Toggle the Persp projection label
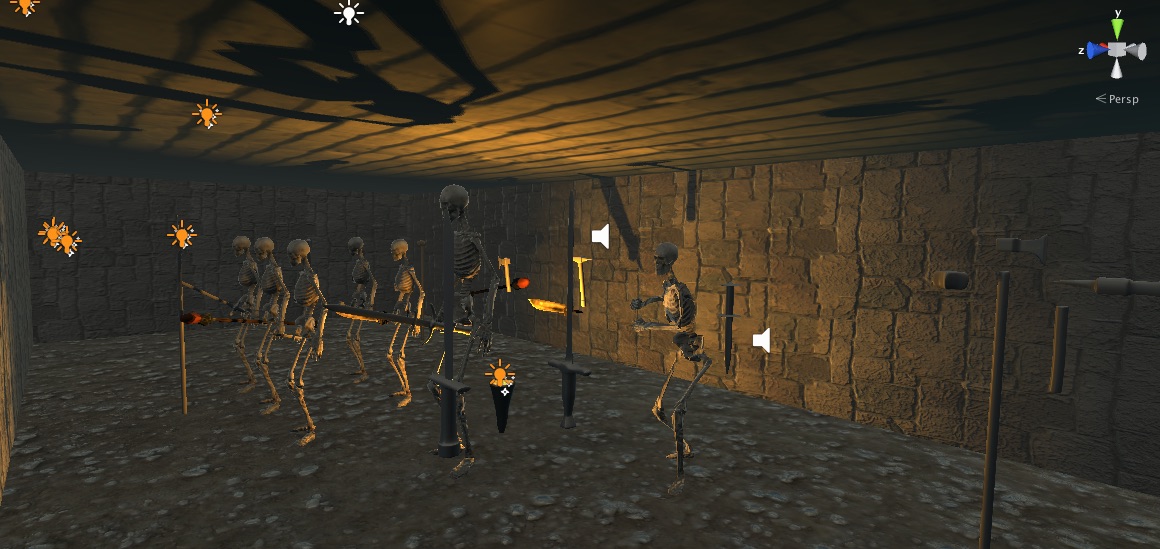 tap(1118, 98)
